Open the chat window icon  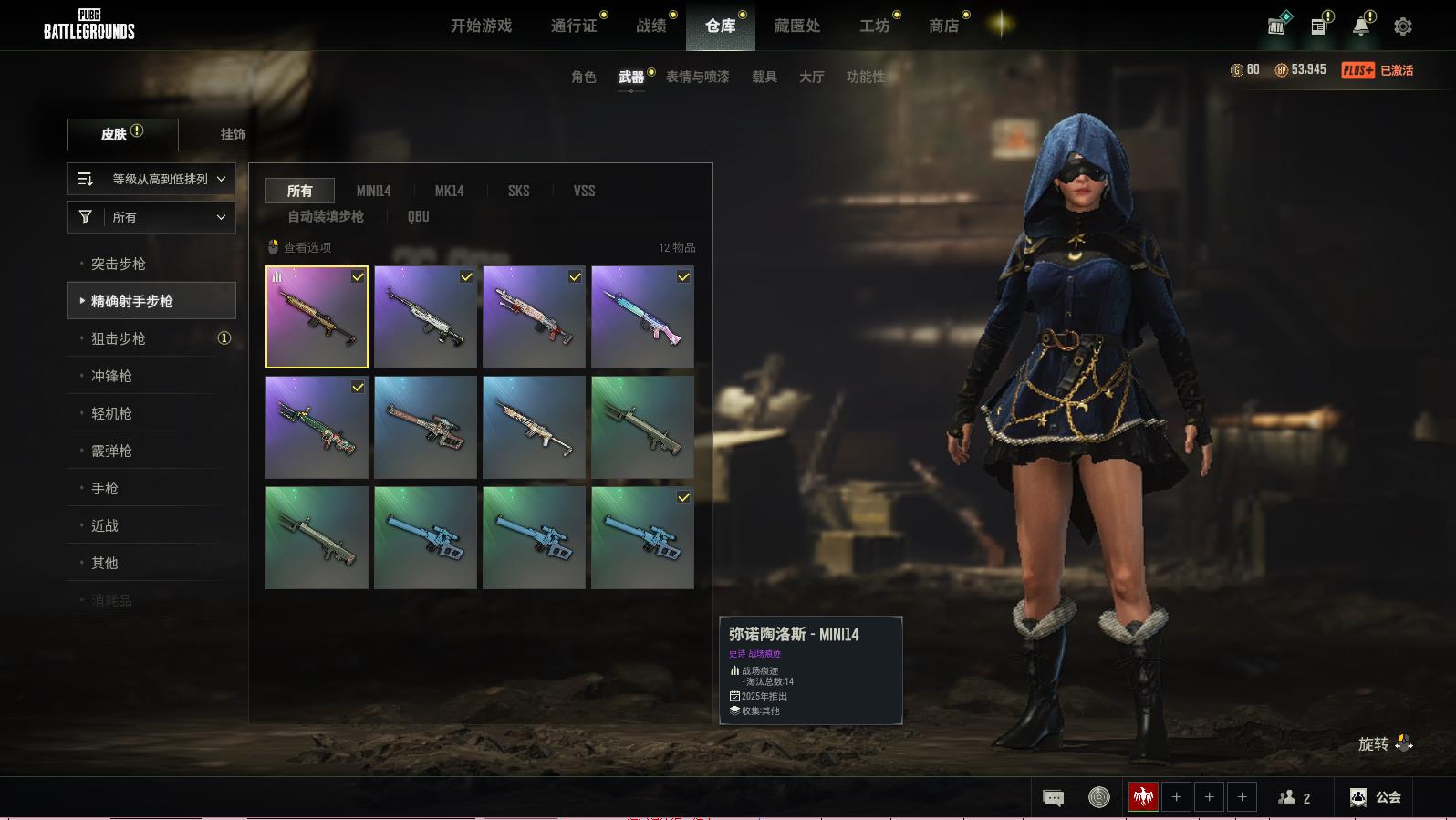(1053, 798)
